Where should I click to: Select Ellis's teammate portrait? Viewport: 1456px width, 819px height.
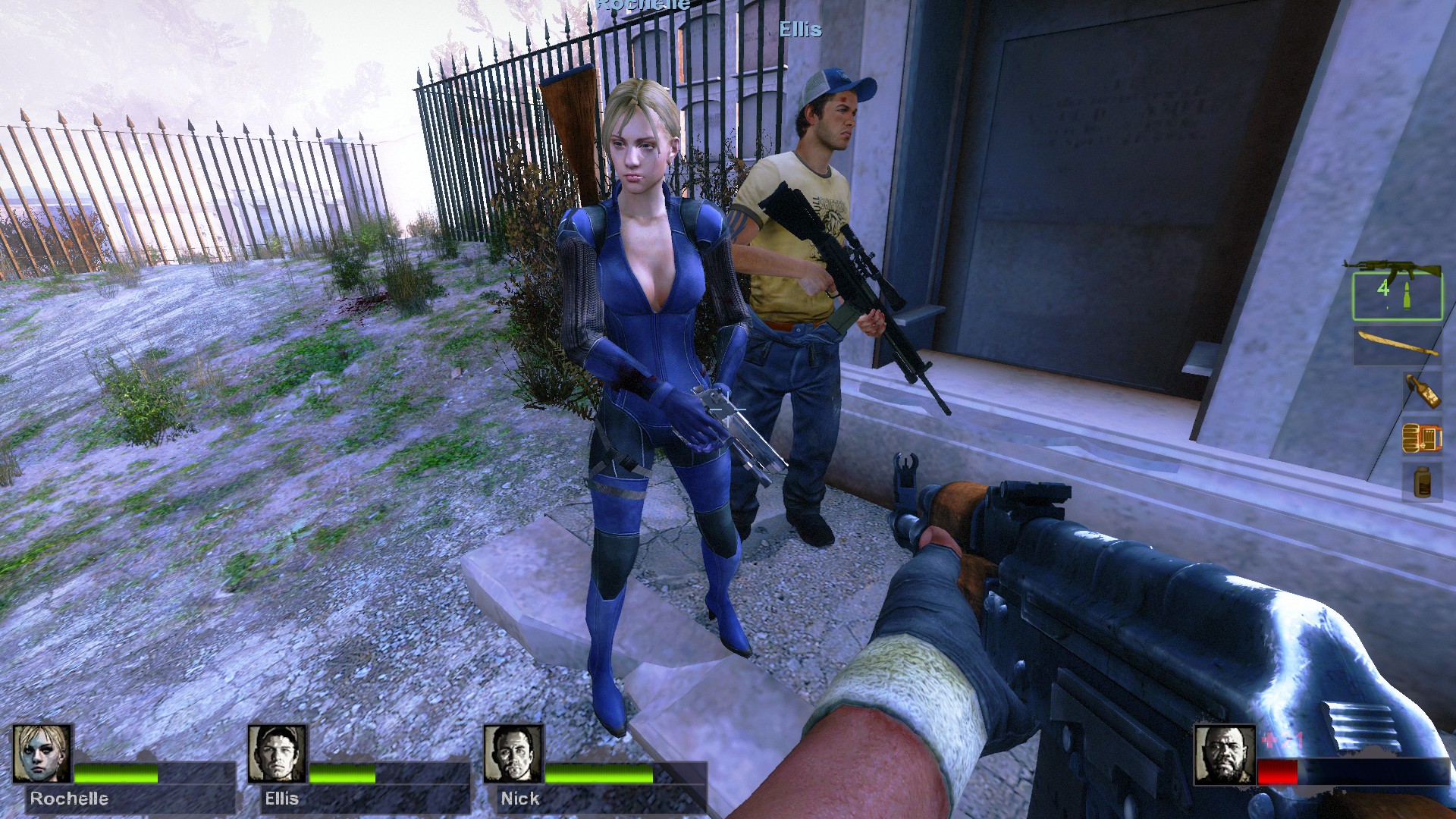click(278, 754)
